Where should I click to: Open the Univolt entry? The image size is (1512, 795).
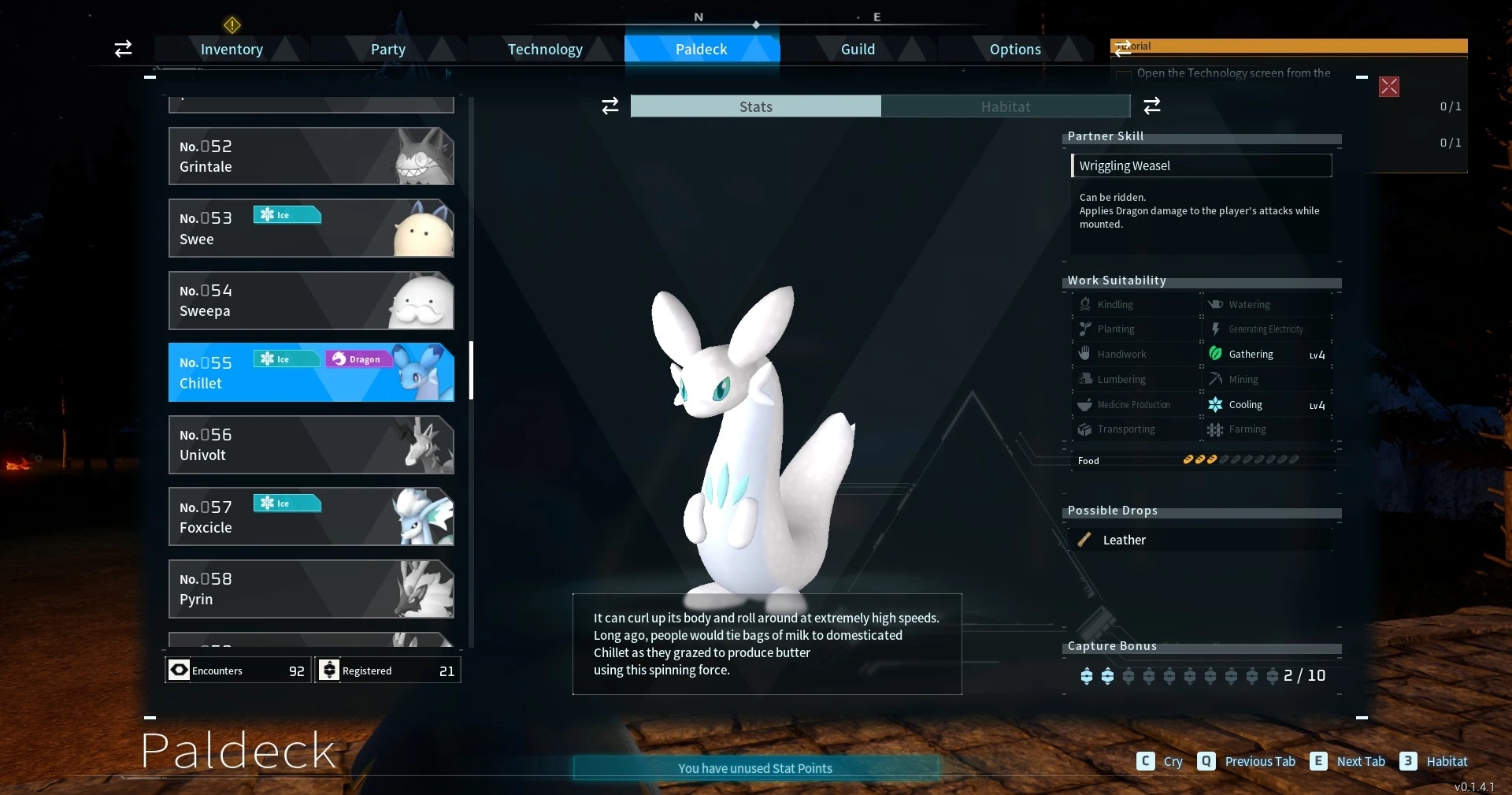(311, 444)
